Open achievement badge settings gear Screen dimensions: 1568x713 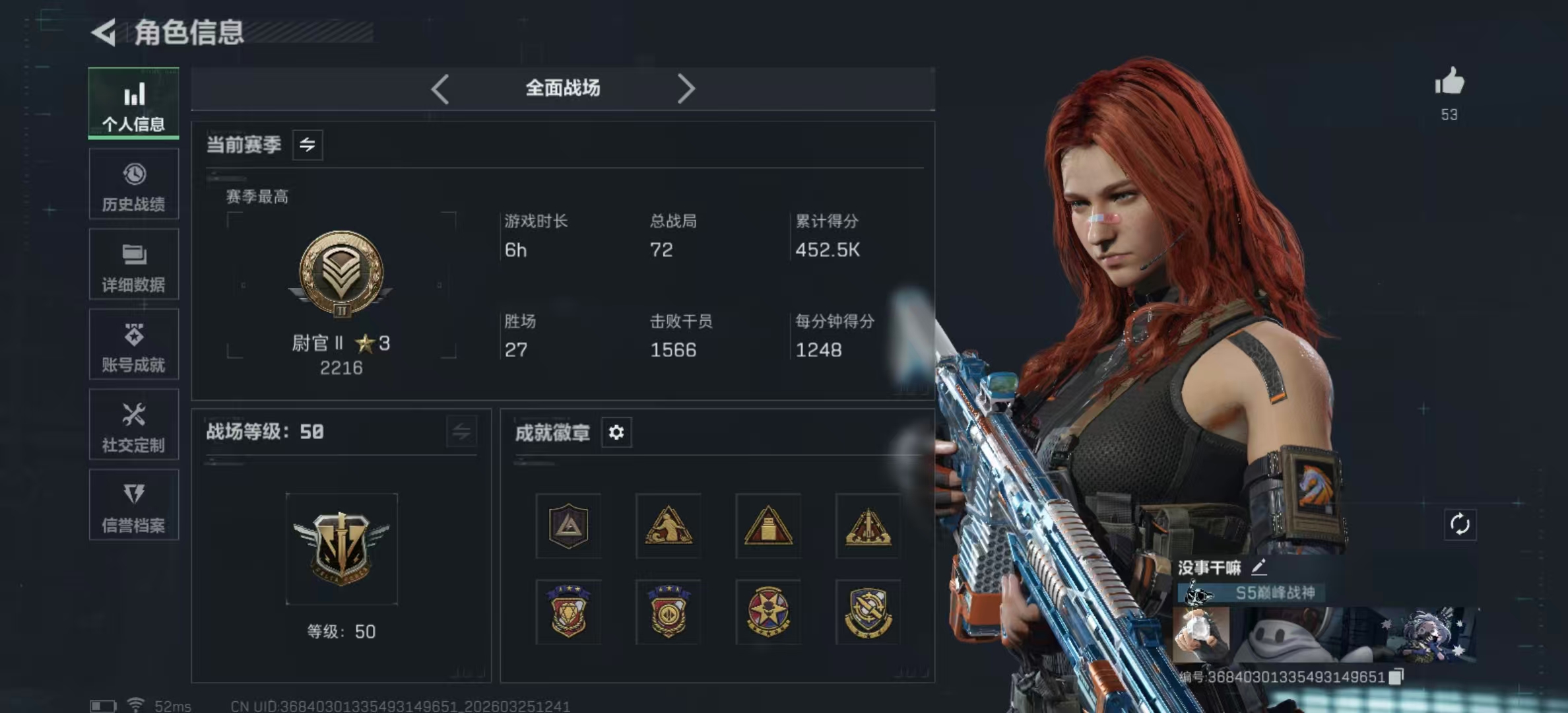click(x=616, y=432)
